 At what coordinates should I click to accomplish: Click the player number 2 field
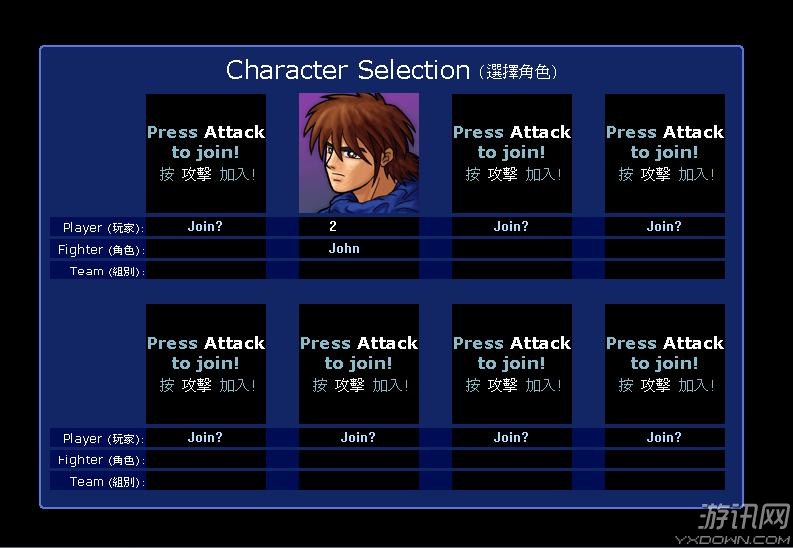[x=334, y=227]
